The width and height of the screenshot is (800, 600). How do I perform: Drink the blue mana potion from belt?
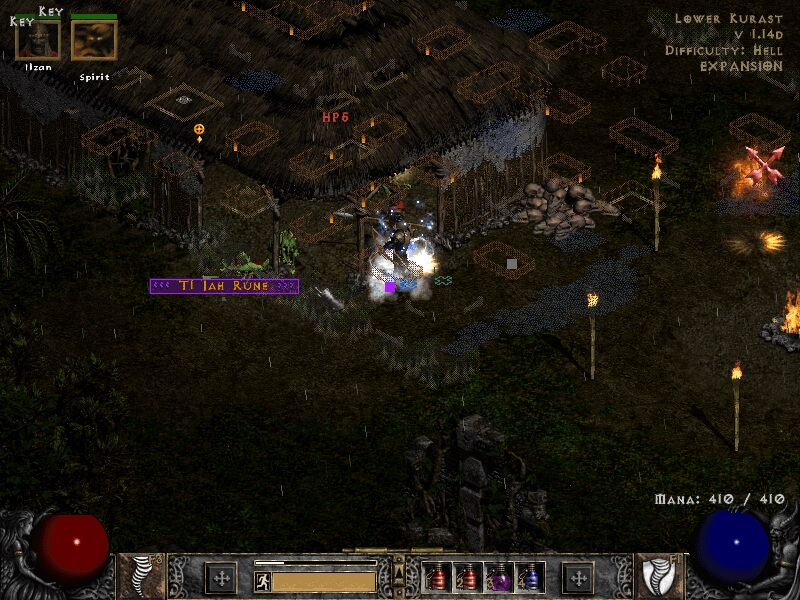coord(530,577)
